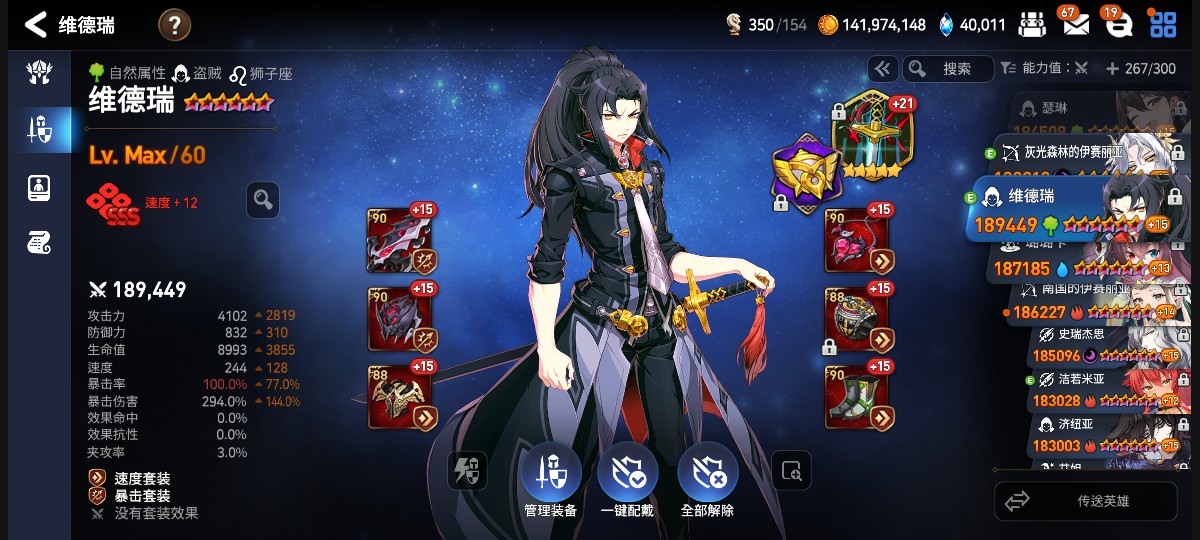Image resolution: width=1200 pixels, height=540 pixels.
Task: Open the mail envelope inbox
Action: [x=1075, y=24]
